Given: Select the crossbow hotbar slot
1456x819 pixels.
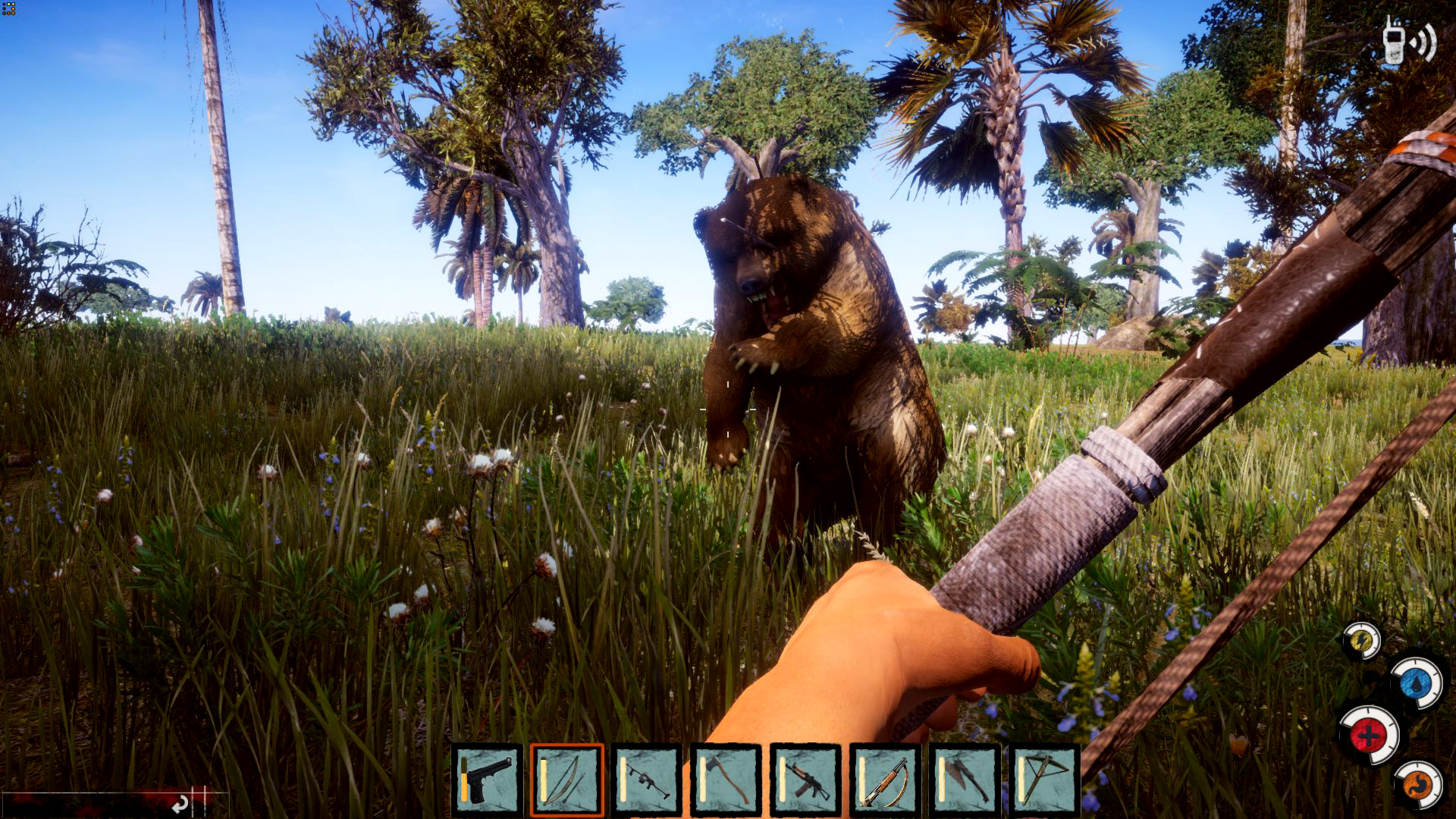Looking at the screenshot, I should [1044, 780].
